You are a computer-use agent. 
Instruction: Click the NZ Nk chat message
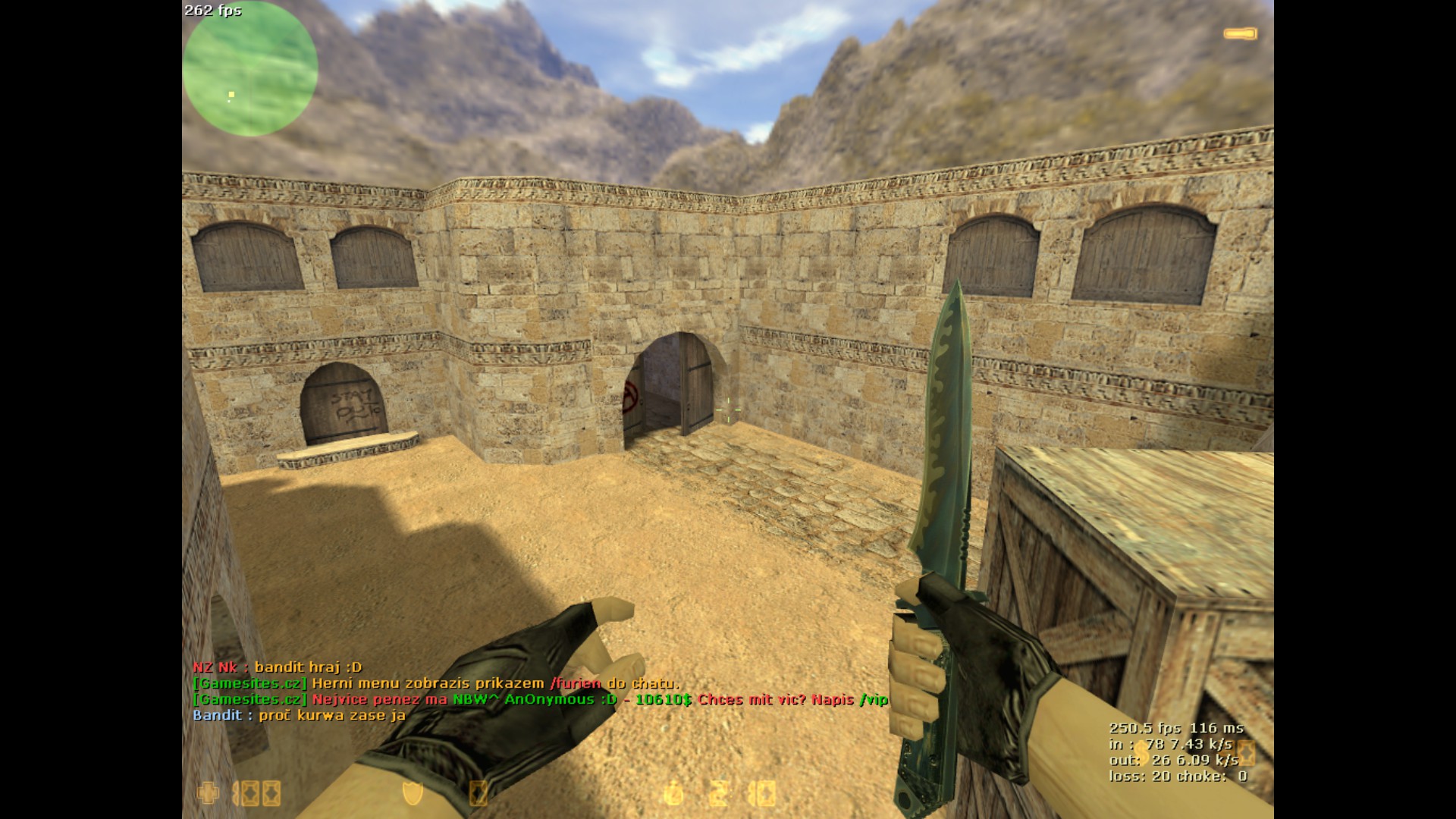click(278, 667)
